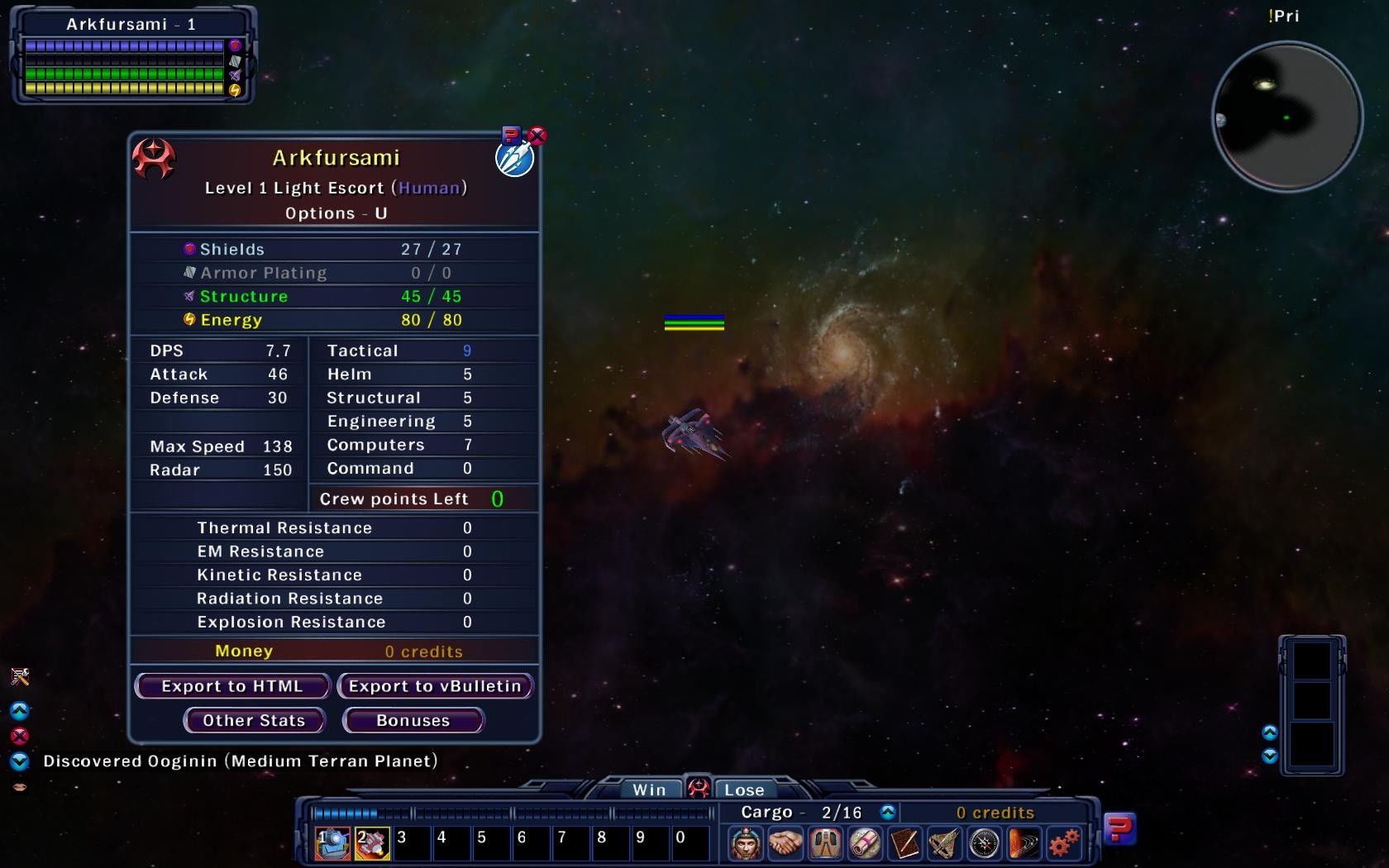The width and height of the screenshot is (1389, 868).
Task: Open the Bonuses list
Action: tap(413, 720)
